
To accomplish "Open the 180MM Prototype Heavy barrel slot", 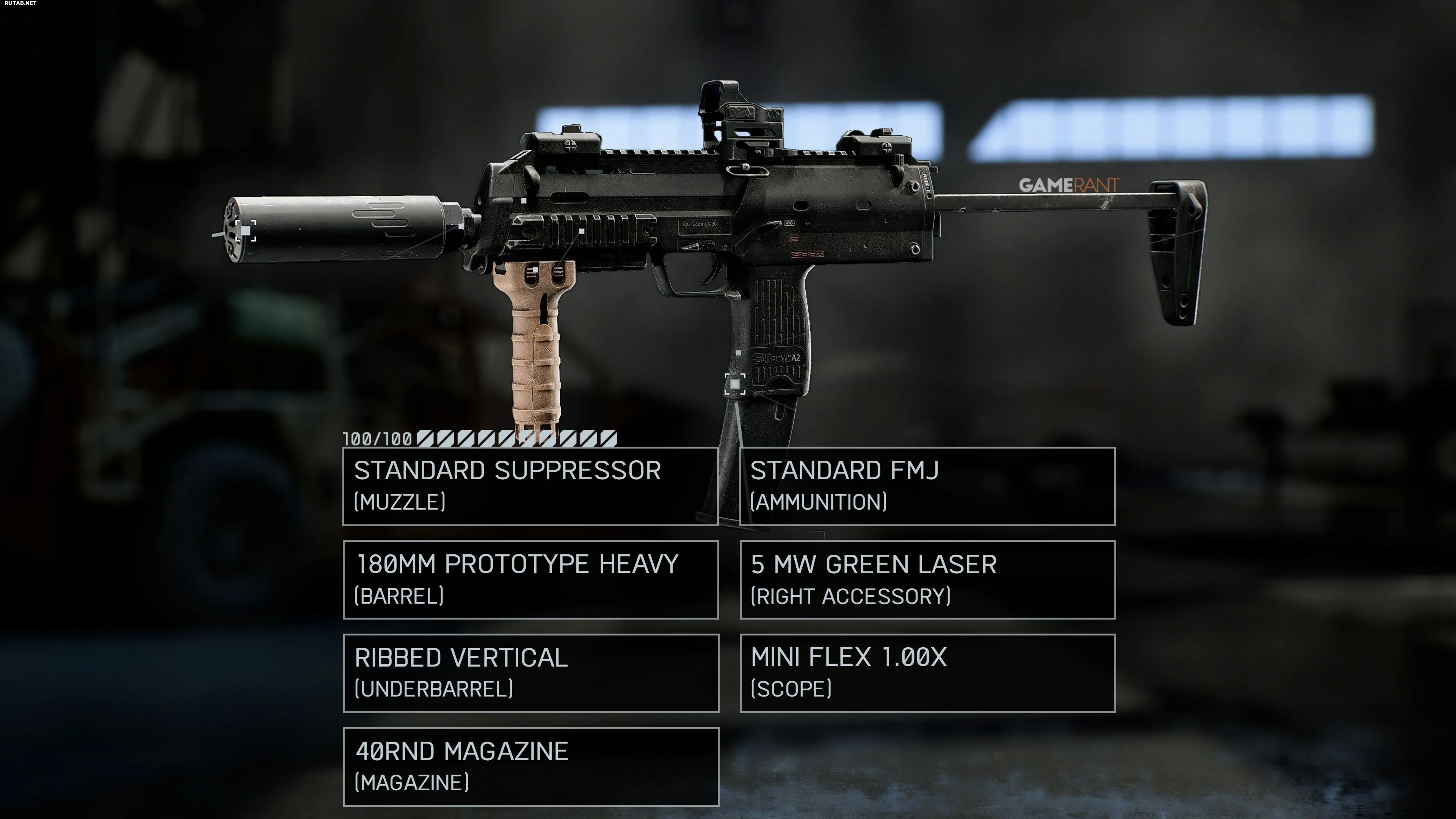I will 530,579.
